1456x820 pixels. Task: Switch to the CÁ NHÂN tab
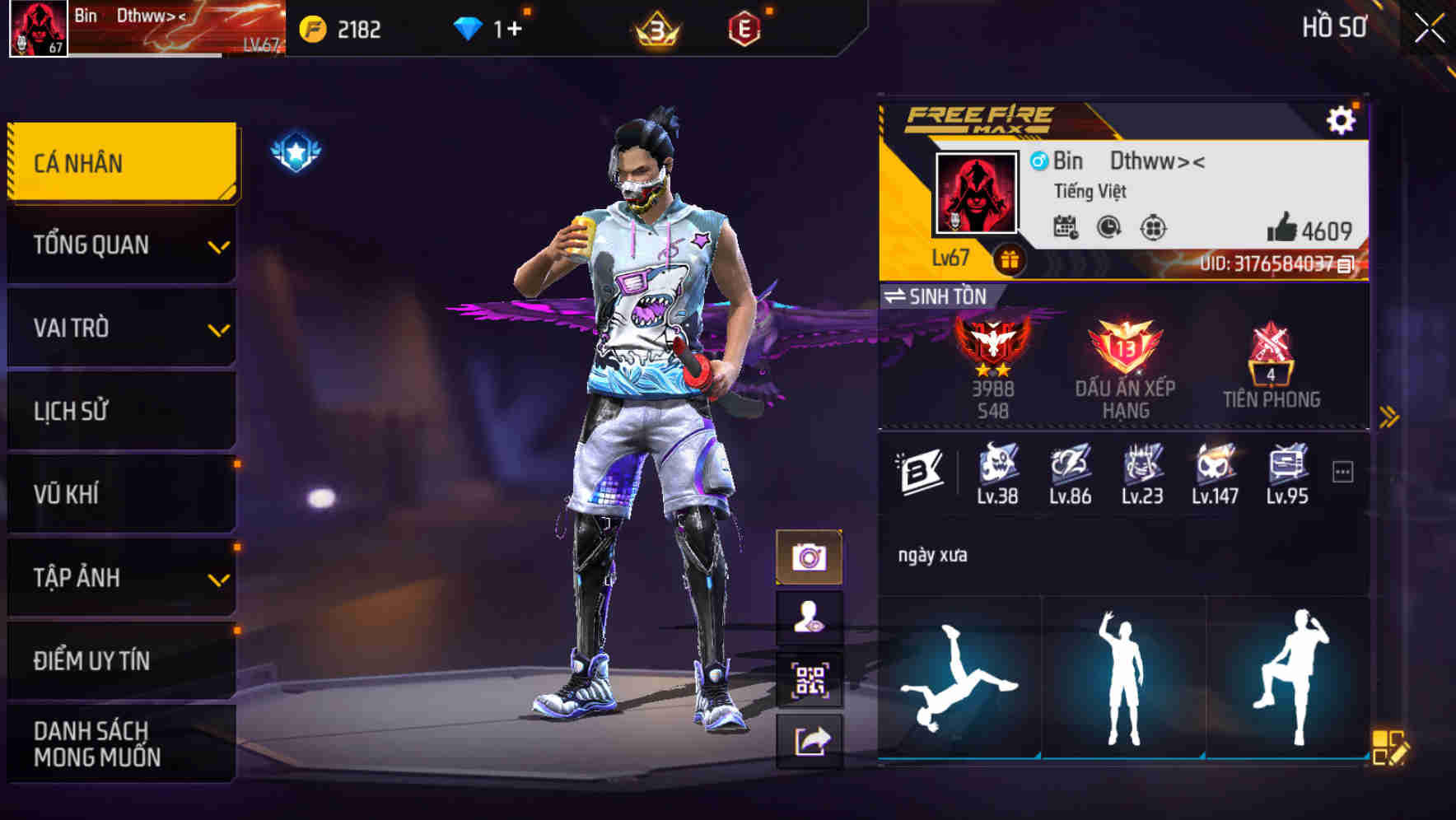coord(119,162)
